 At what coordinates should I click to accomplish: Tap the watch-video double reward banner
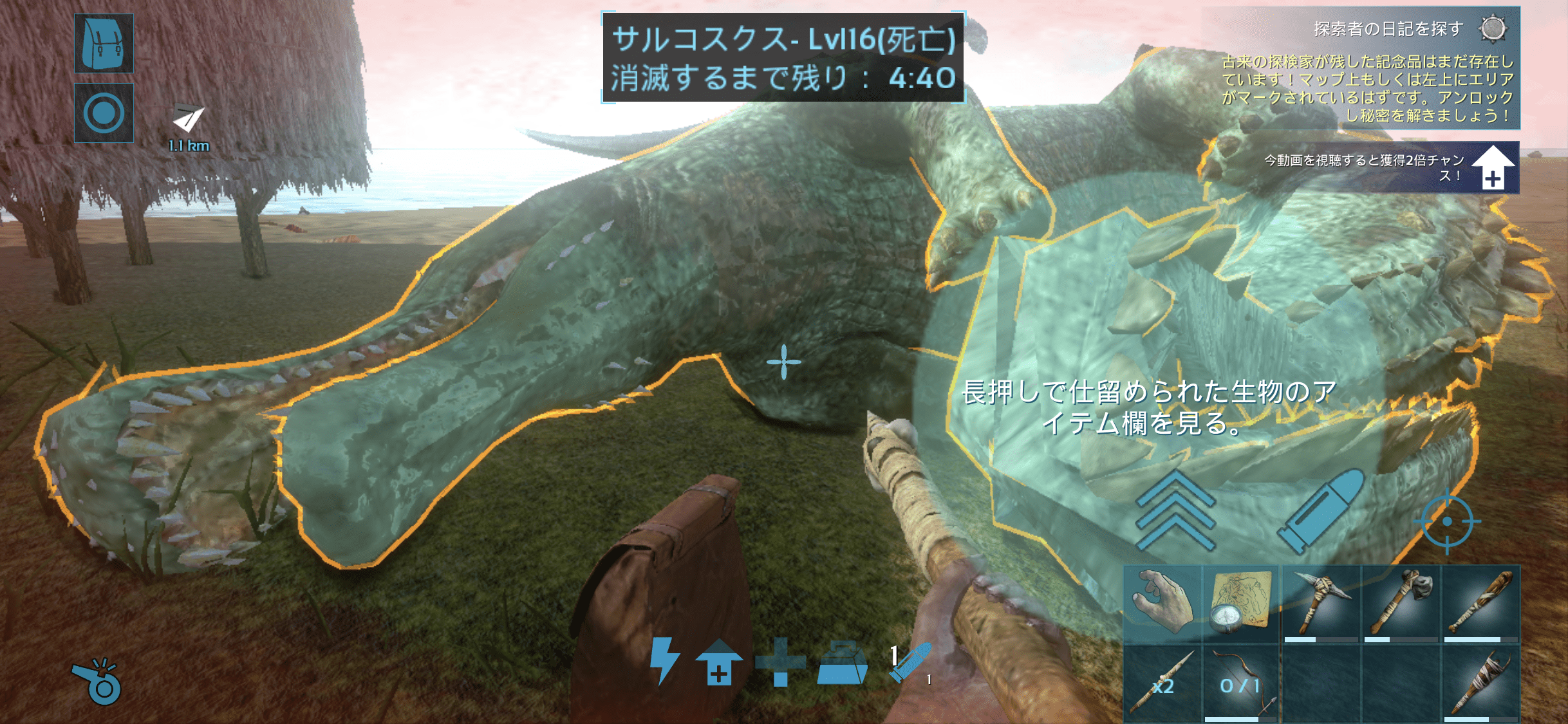(x=1392, y=168)
